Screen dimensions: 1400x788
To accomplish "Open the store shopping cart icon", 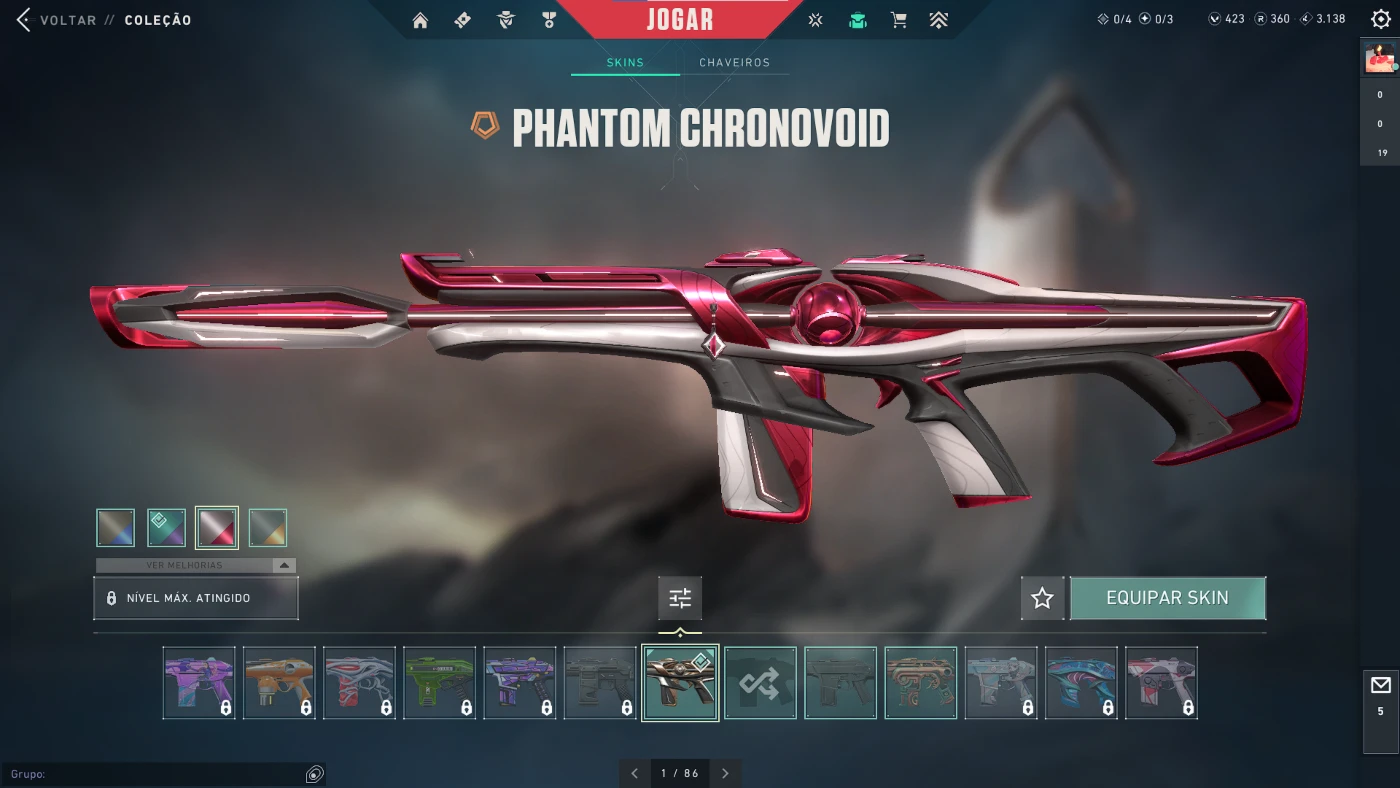I will (x=899, y=20).
